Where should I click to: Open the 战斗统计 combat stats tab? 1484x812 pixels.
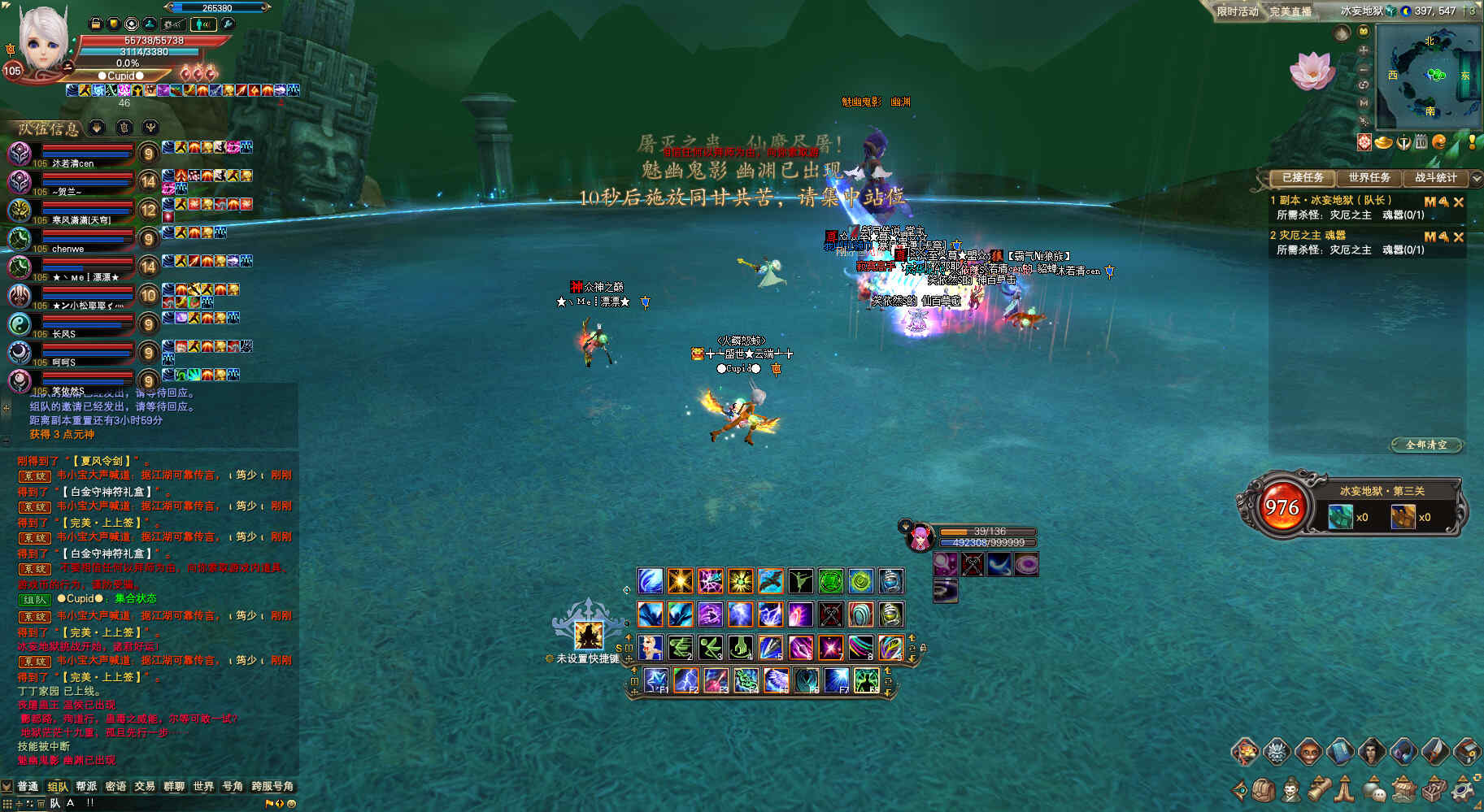point(1435,177)
